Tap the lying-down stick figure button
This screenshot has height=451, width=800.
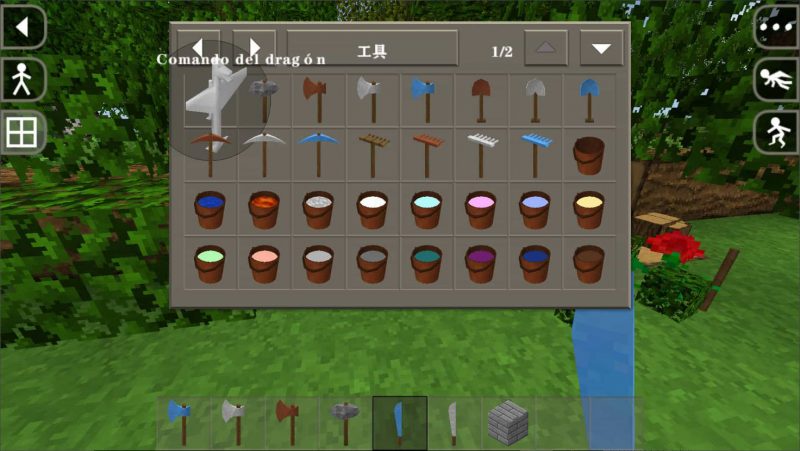click(776, 80)
